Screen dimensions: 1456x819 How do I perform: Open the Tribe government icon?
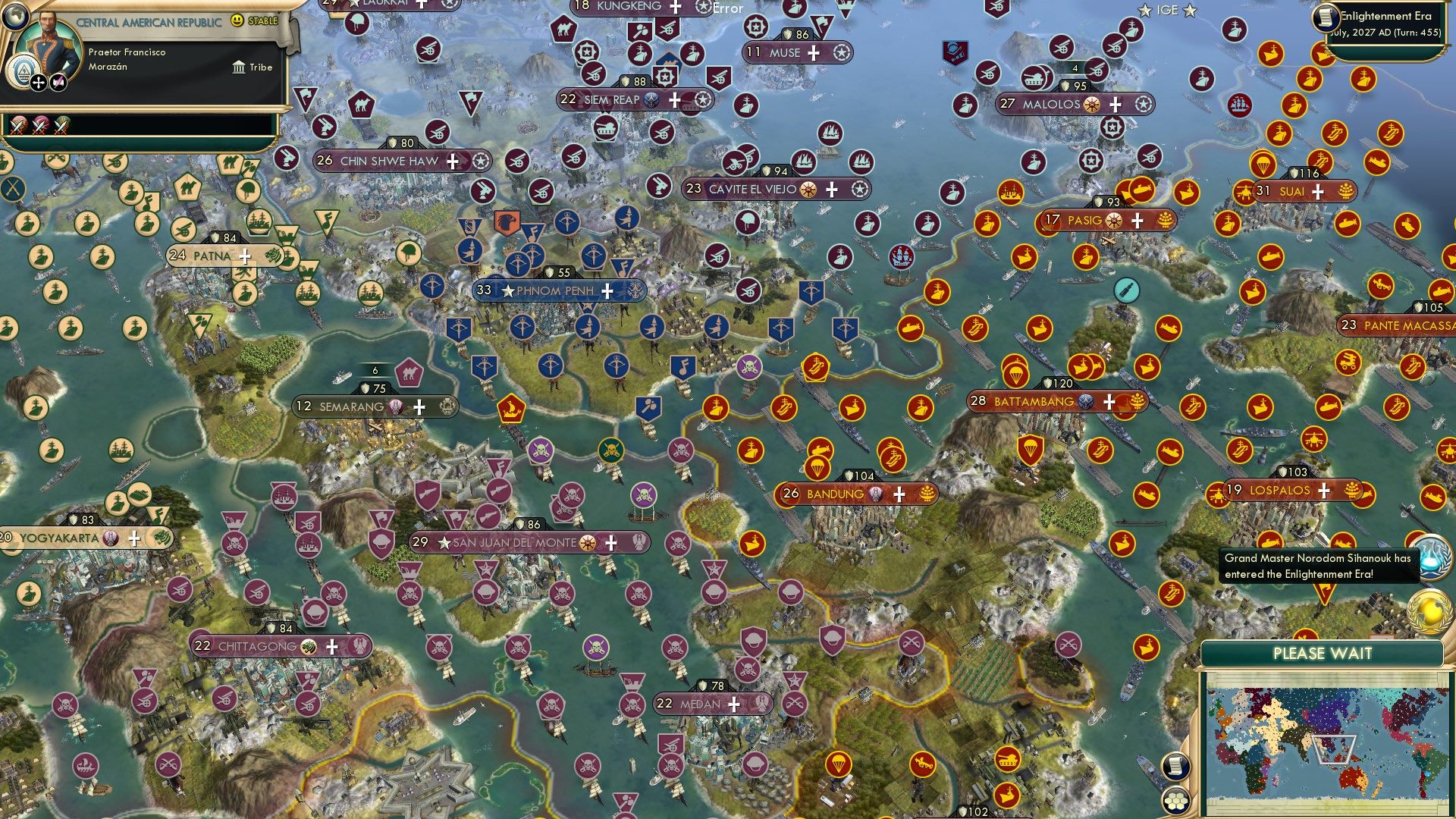click(x=240, y=67)
